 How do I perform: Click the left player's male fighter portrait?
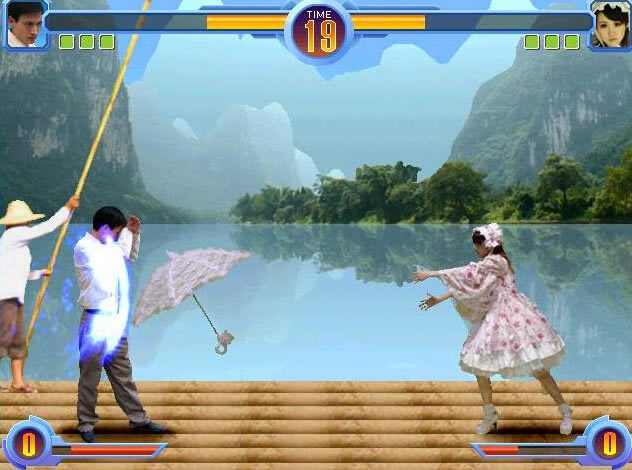[25, 24]
